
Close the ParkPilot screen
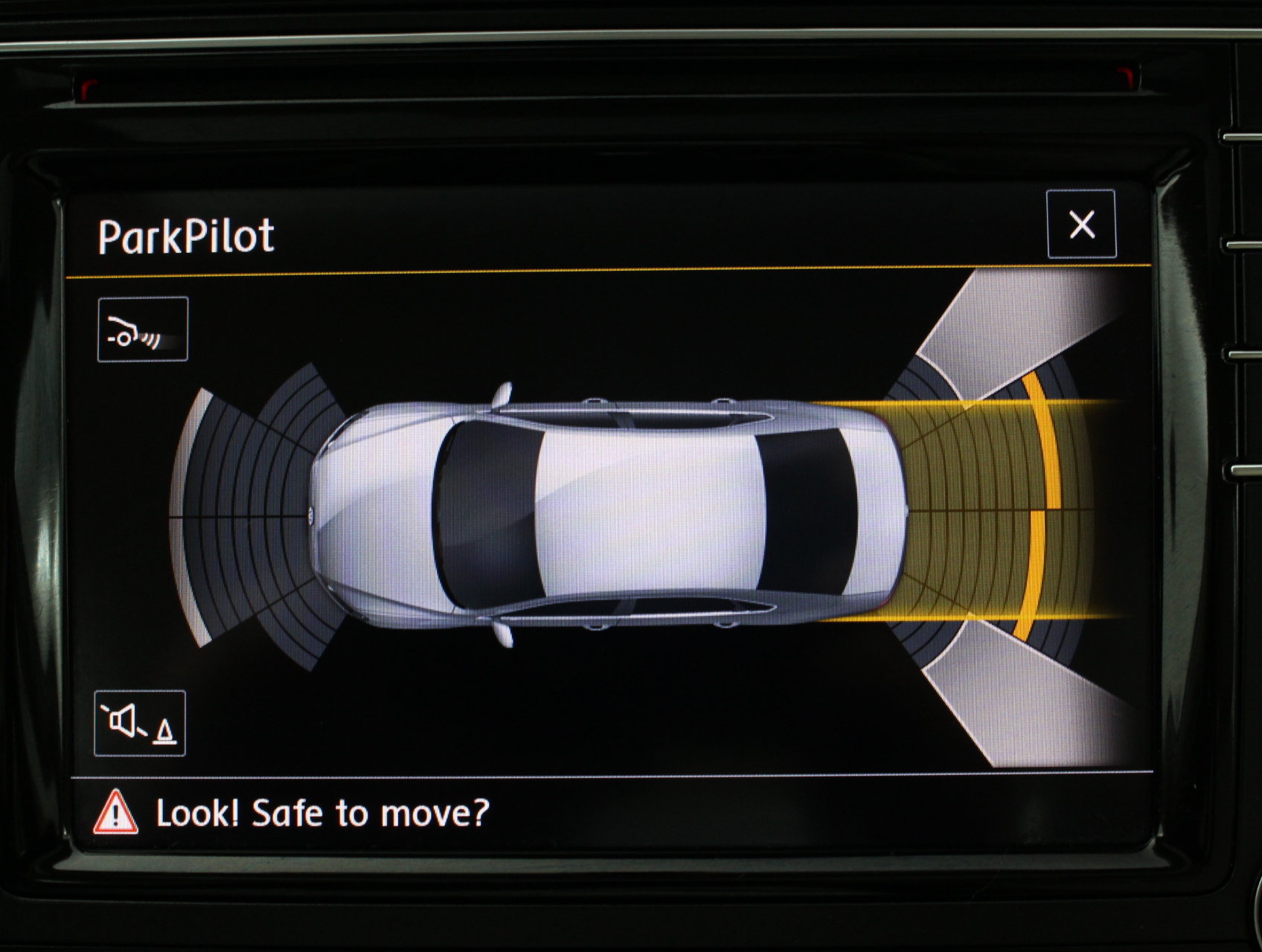pos(1081,224)
